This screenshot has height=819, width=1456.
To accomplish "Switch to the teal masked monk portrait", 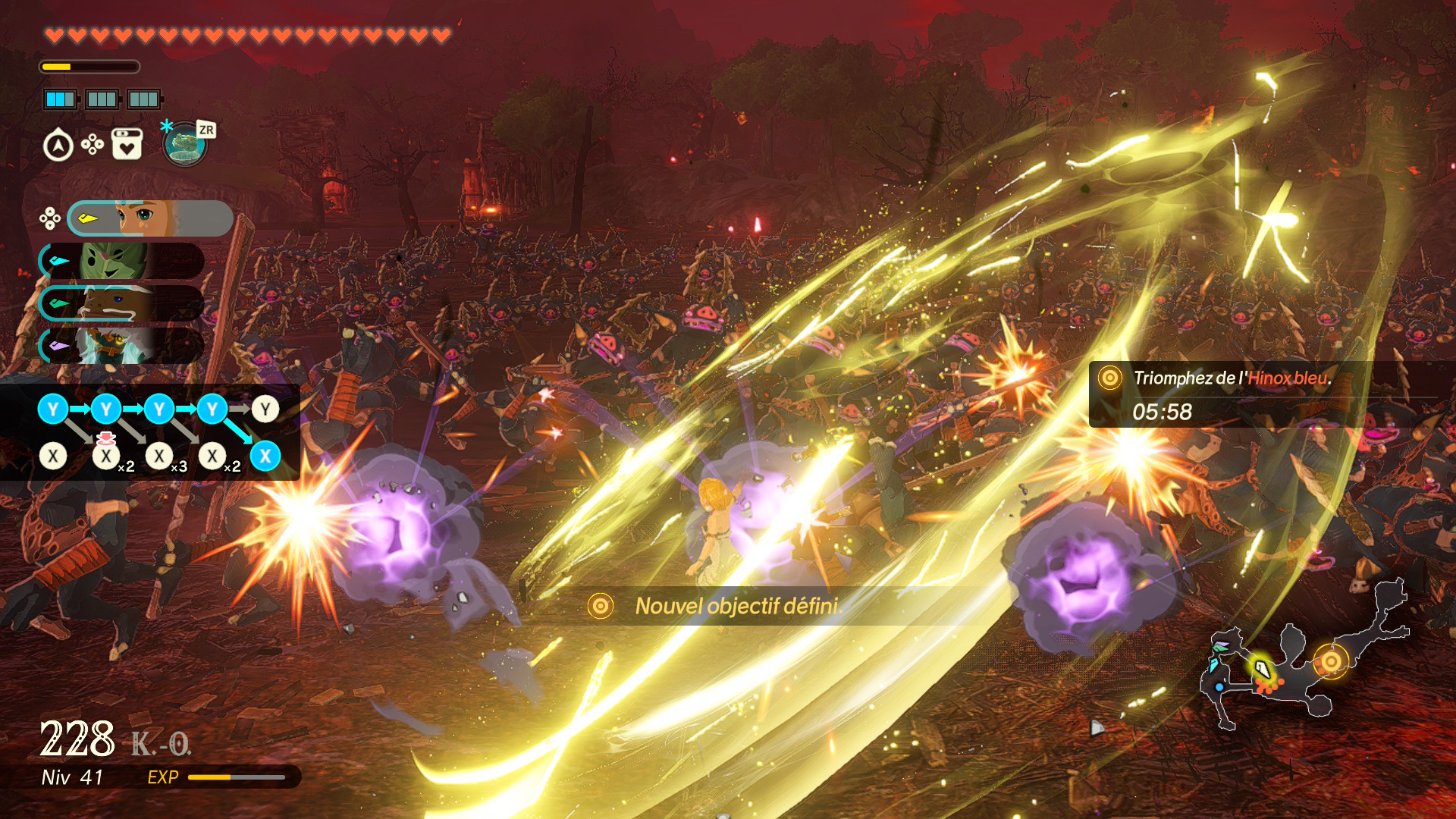I will point(121,346).
